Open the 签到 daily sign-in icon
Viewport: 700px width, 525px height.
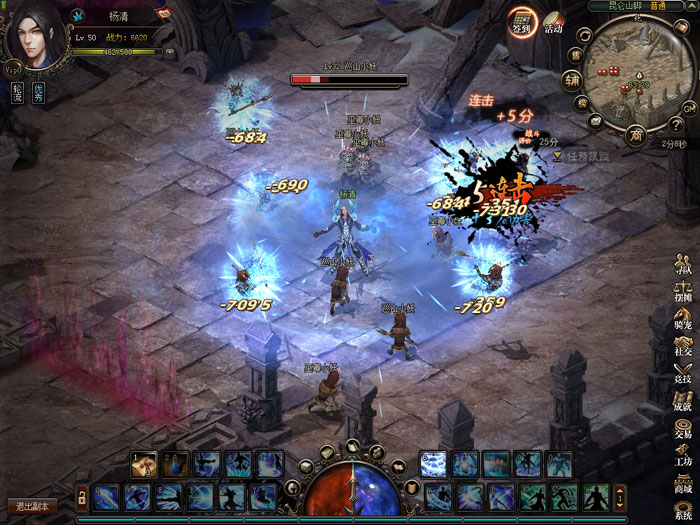(521, 23)
